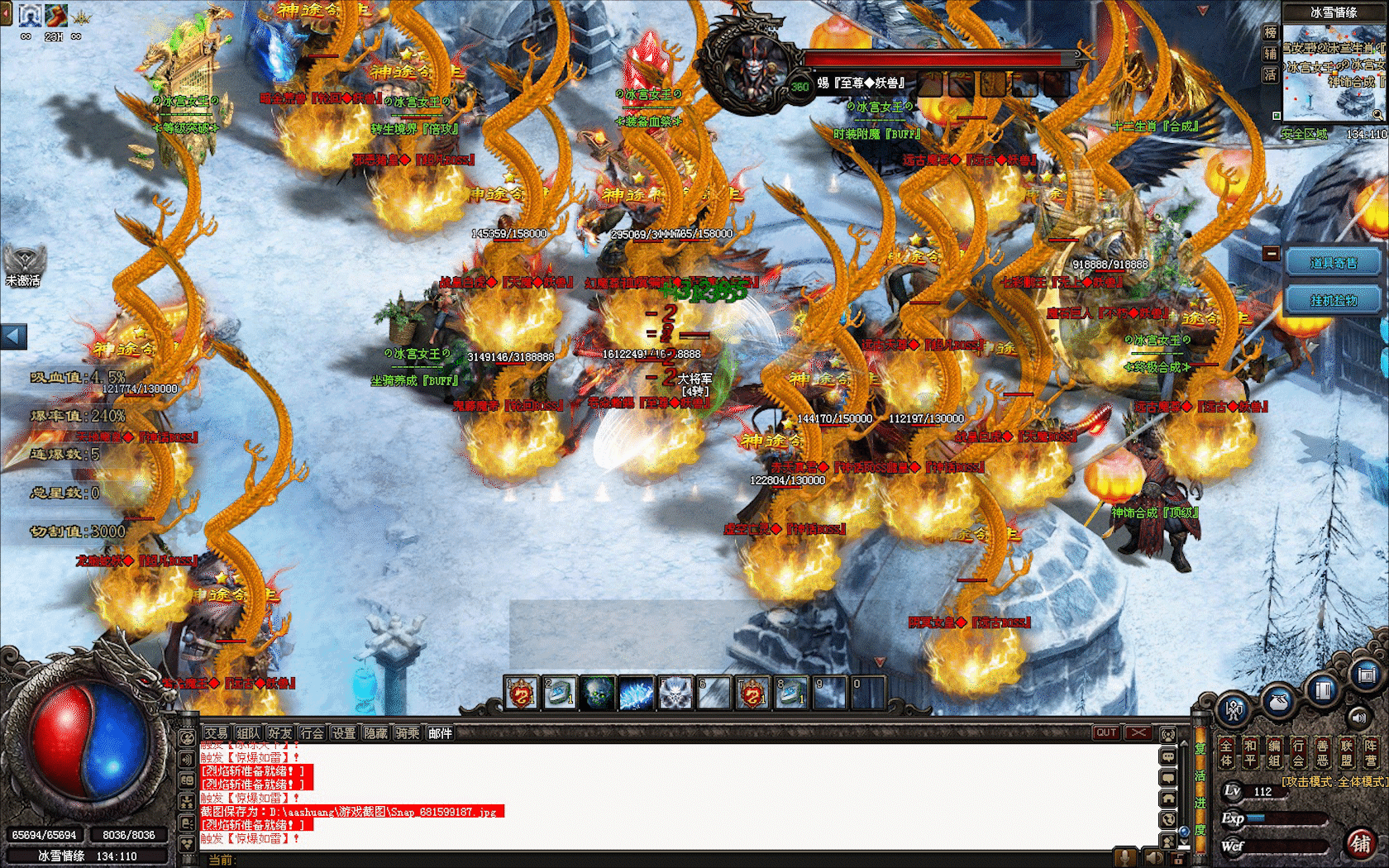1389x868 pixels.
Task: Open the 设置 settings tab
Action: point(344,733)
